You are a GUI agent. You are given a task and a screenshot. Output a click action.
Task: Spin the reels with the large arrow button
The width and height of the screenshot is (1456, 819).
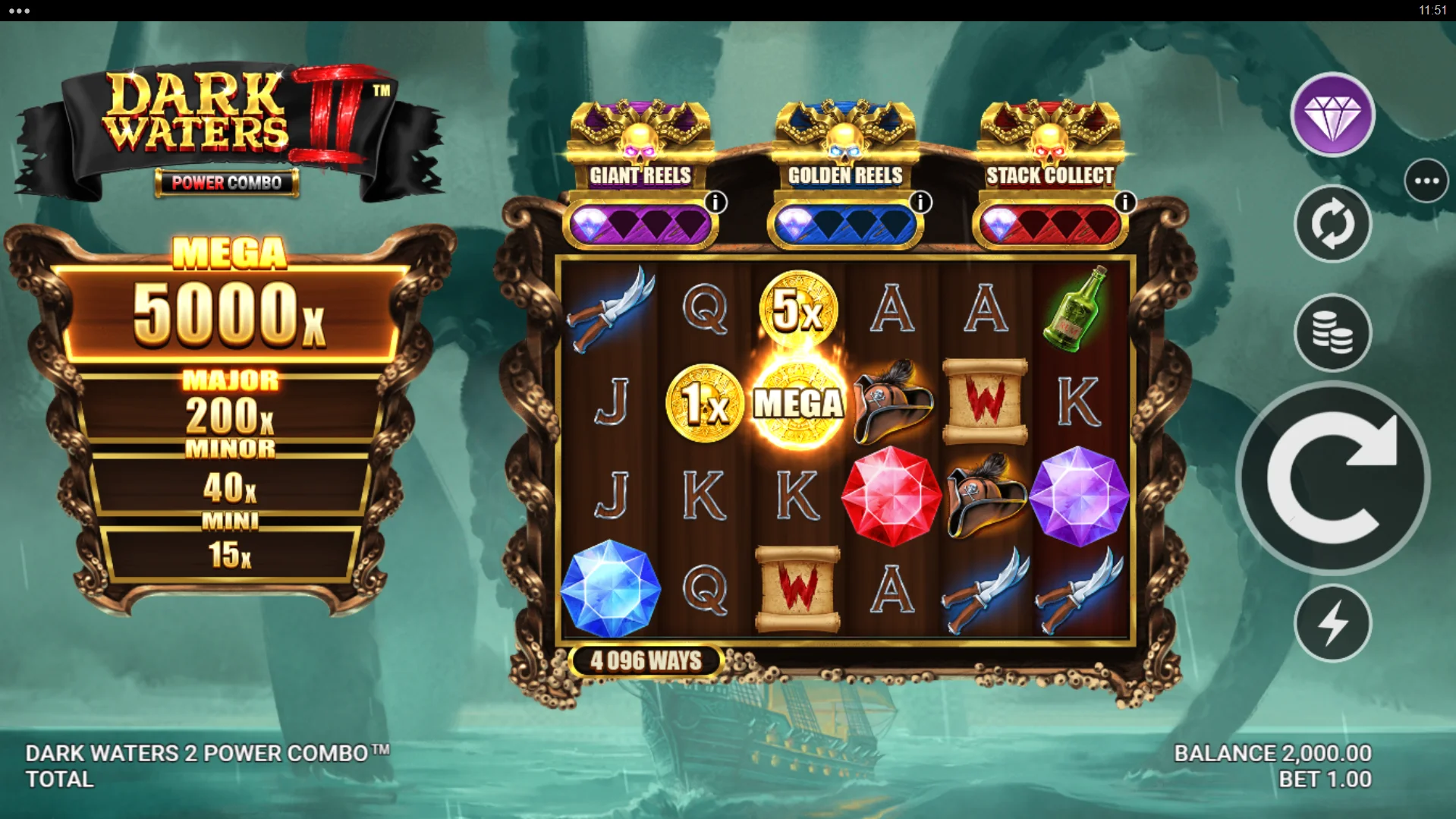pyautogui.click(x=1332, y=478)
